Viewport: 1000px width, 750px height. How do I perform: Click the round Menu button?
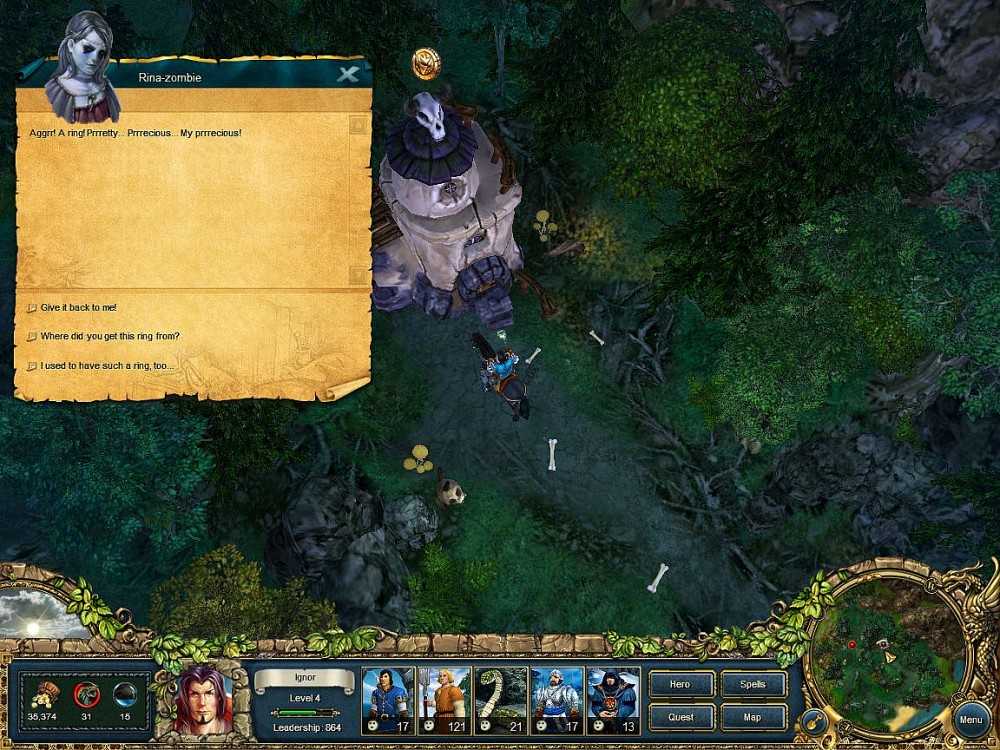(x=969, y=719)
